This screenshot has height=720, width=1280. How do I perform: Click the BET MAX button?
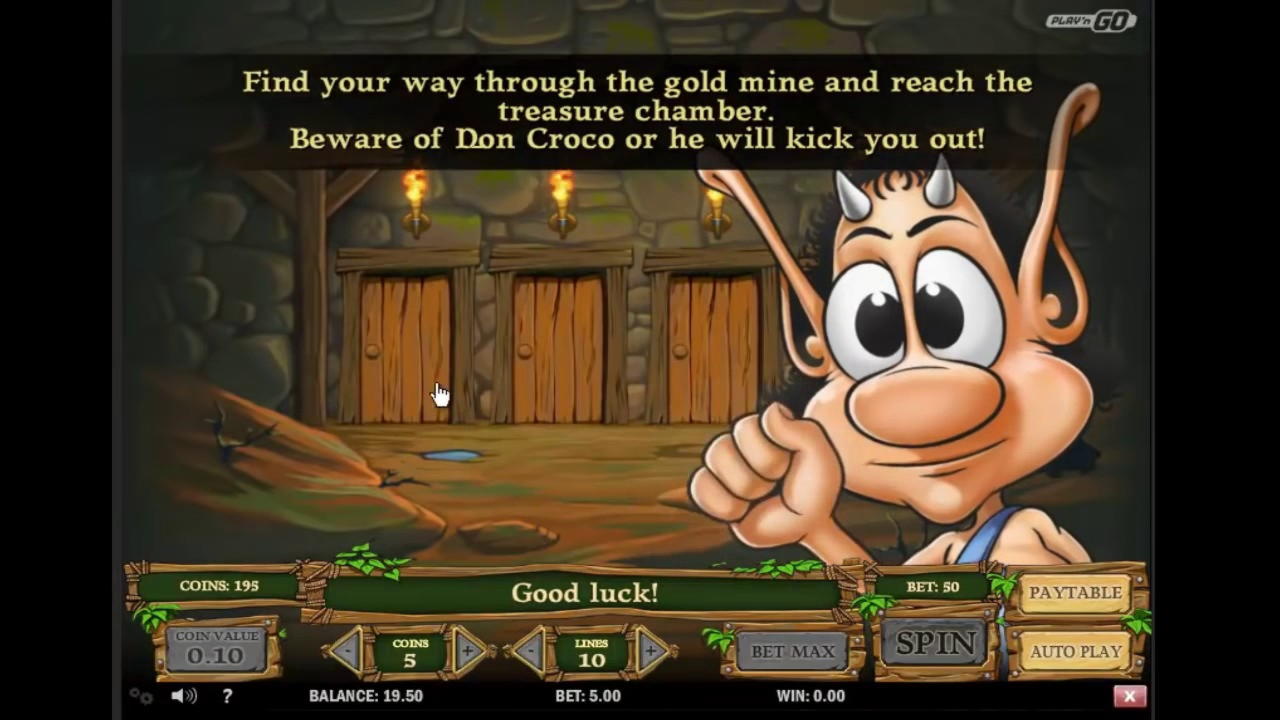792,652
